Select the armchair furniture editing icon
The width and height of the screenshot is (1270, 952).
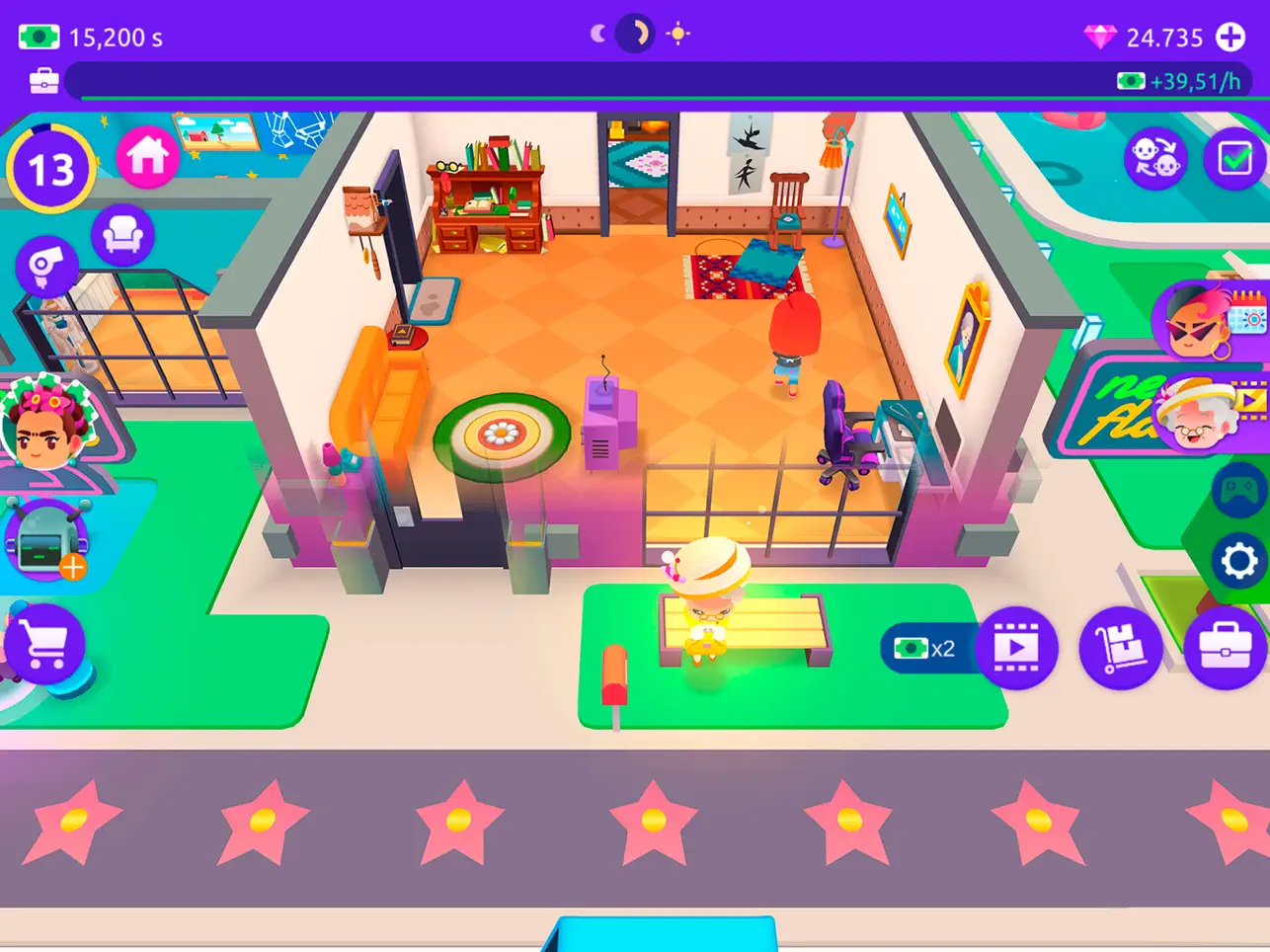[x=122, y=235]
